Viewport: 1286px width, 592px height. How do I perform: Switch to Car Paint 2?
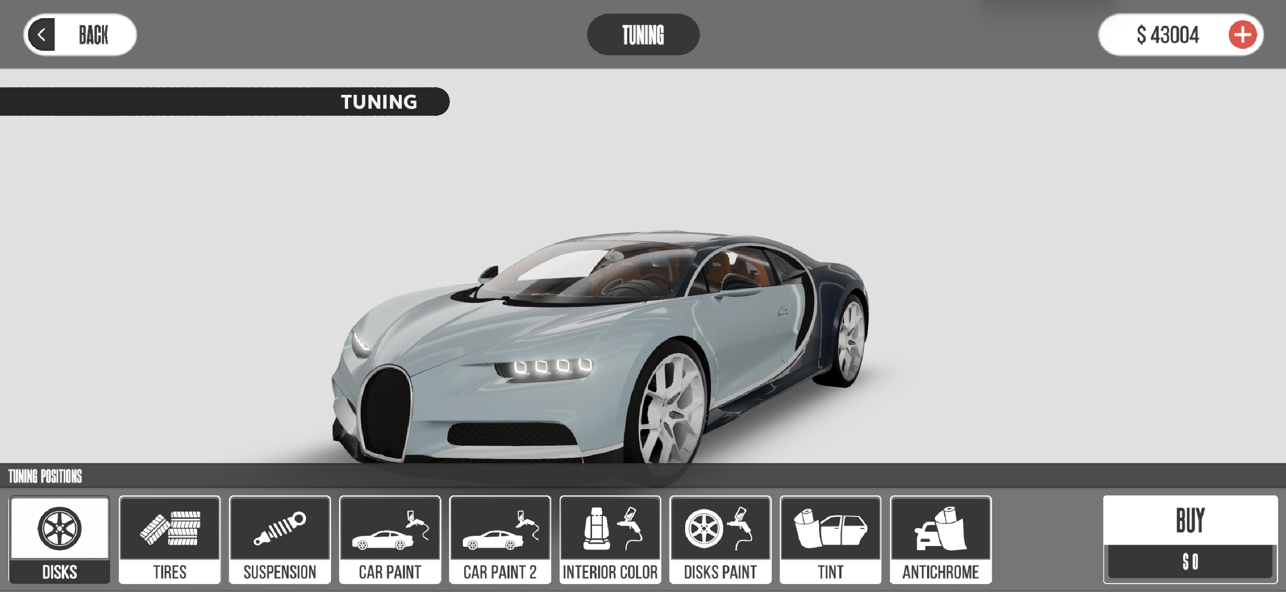[x=500, y=540]
